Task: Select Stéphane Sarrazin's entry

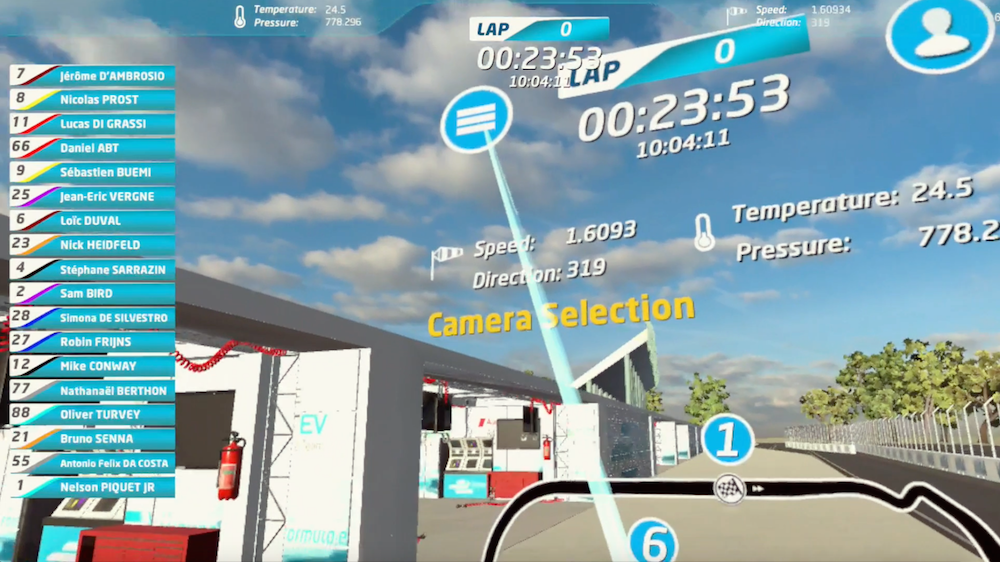Action: tap(92, 269)
